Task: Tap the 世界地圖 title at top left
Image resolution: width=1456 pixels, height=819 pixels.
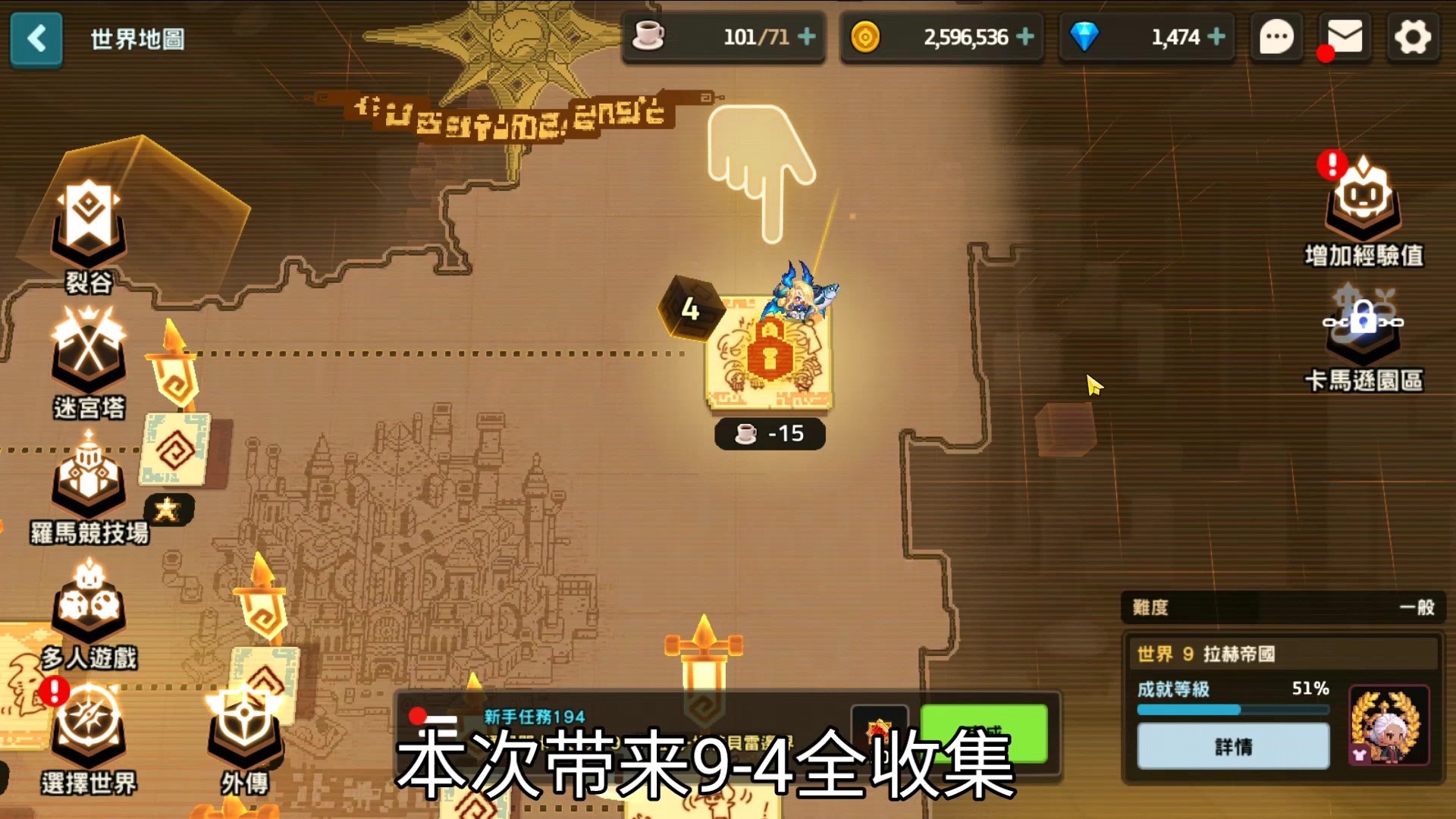Action: click(136, 39)
